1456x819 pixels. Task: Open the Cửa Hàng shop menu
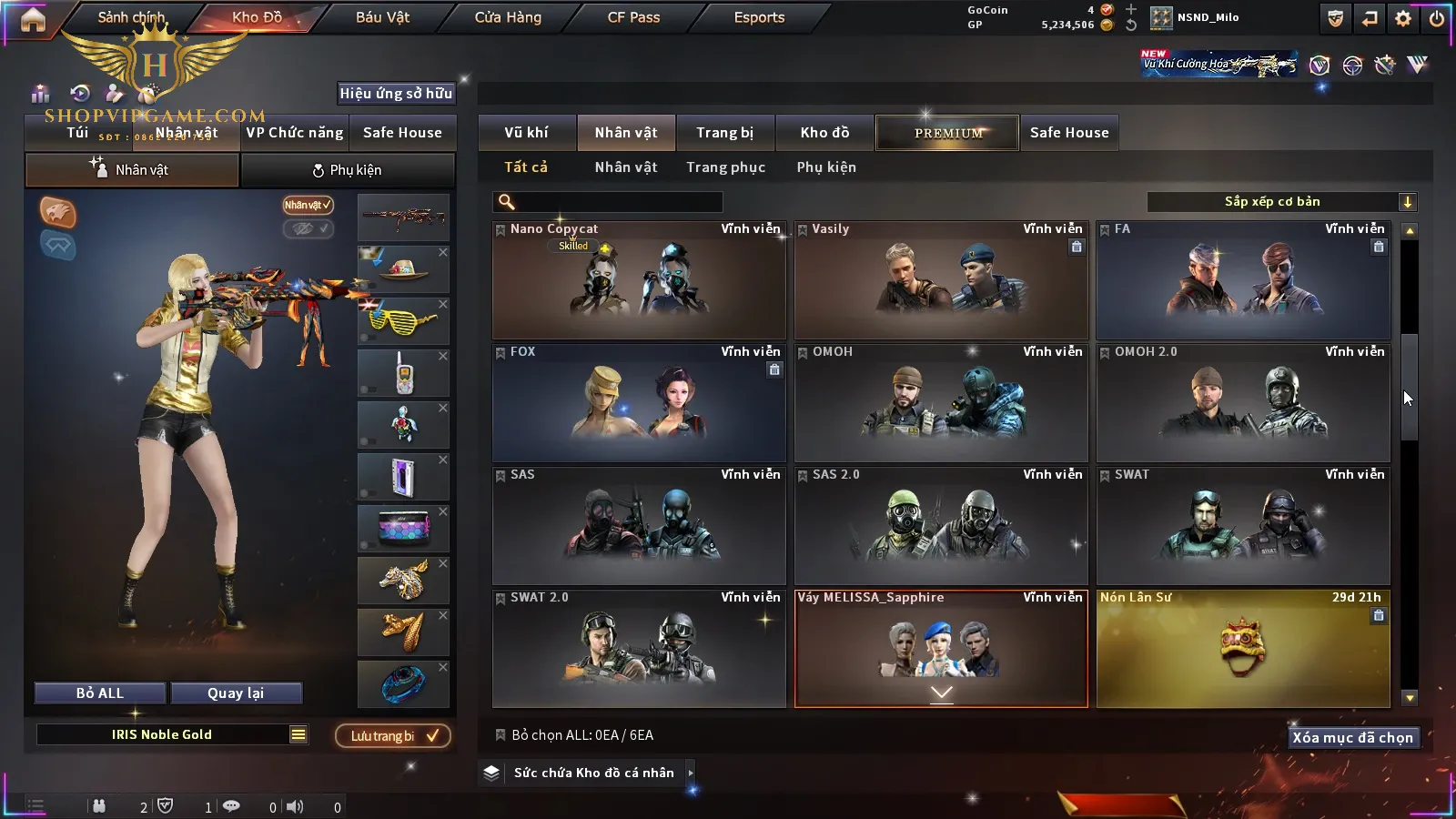508,17
